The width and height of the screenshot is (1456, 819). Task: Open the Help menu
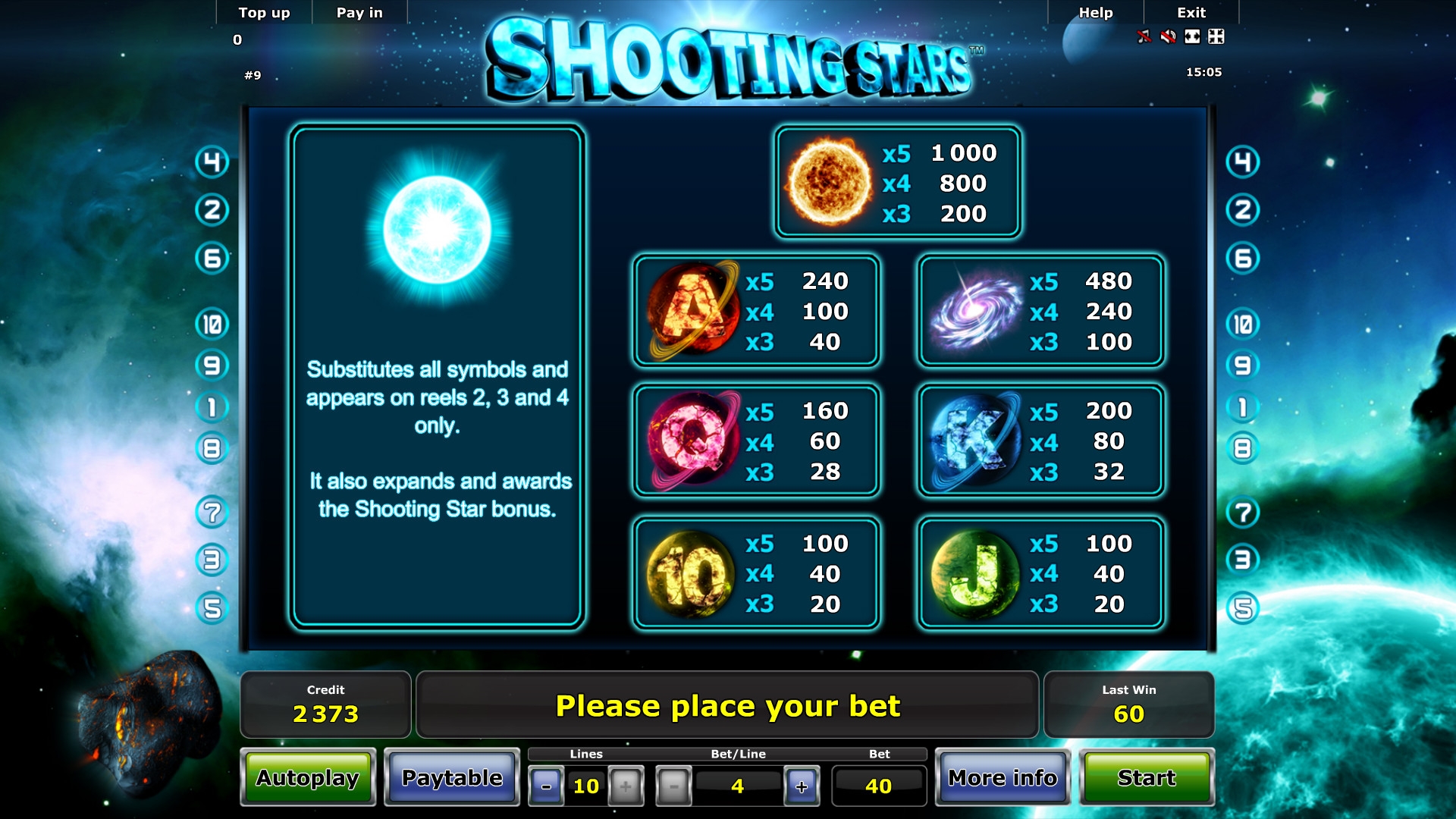(x=1096, y=13)
